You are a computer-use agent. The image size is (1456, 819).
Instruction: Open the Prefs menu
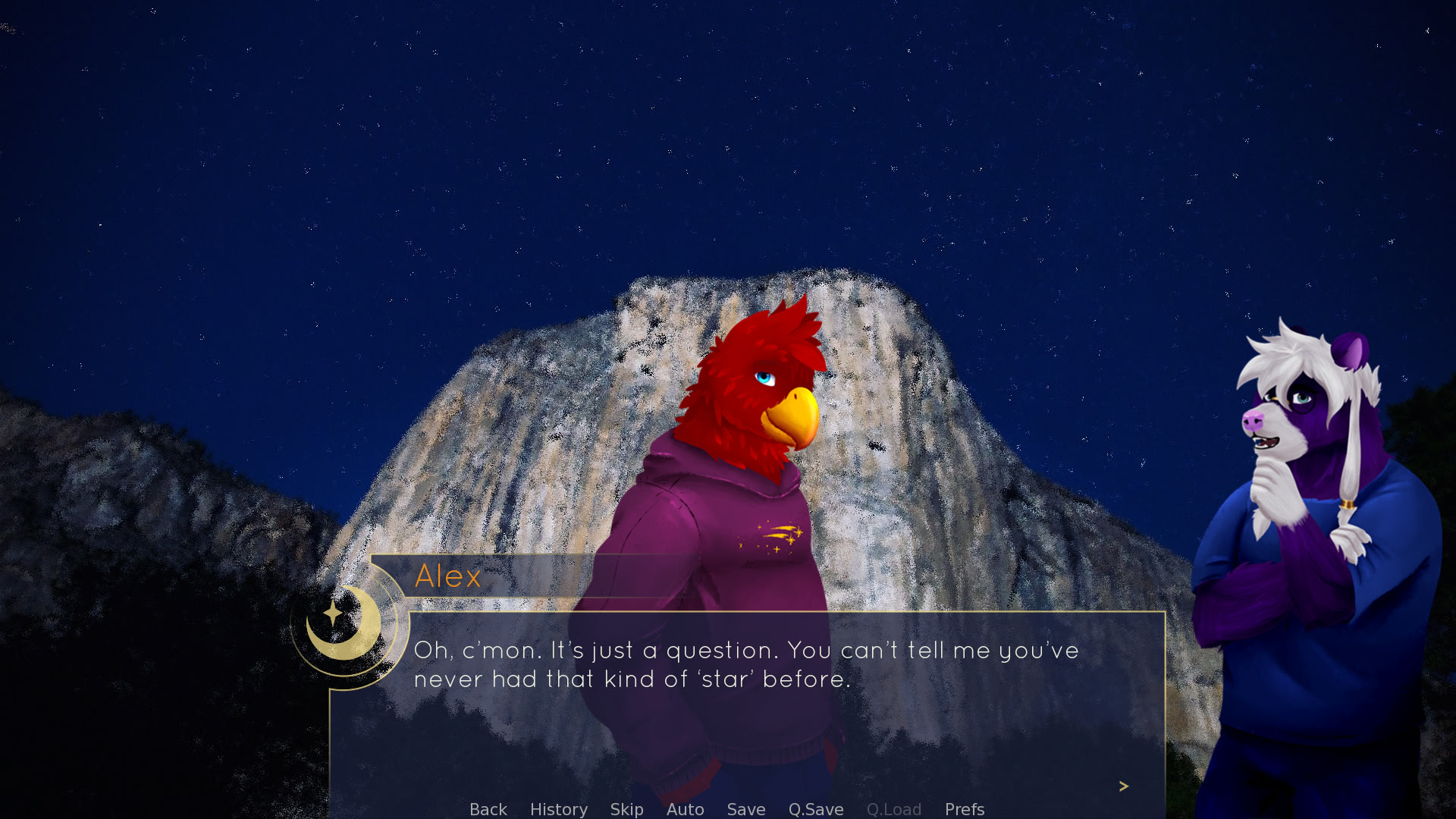pos(964,809)
